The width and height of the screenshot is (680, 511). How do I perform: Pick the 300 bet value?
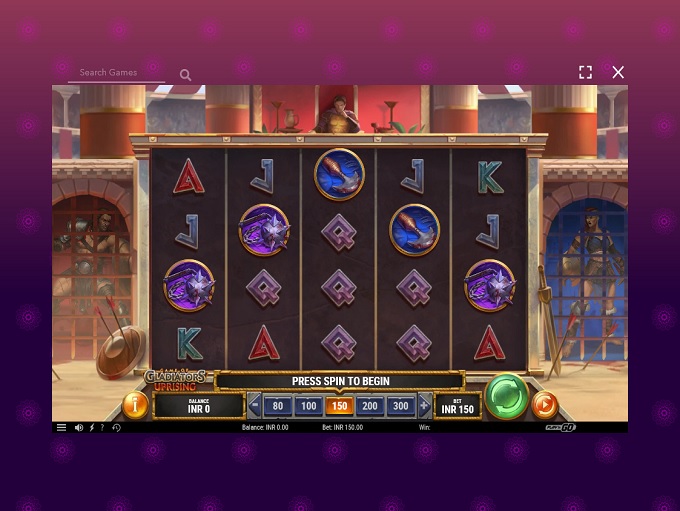401,406
